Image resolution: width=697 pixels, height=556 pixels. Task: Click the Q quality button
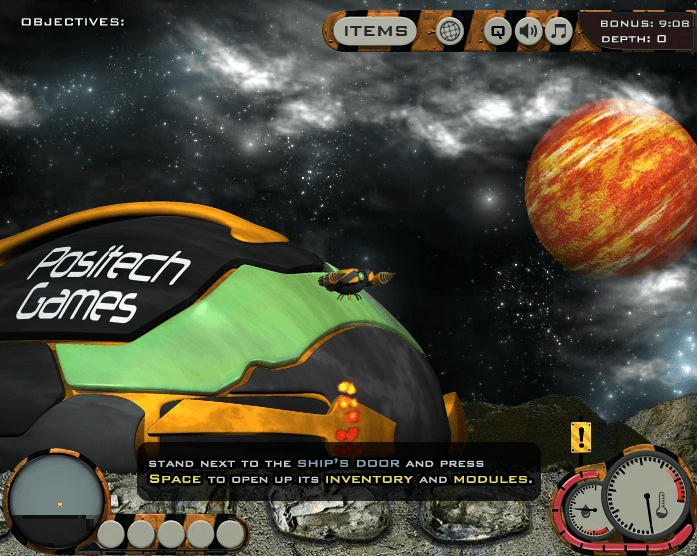pyautogui.click(x=497, y=31)
